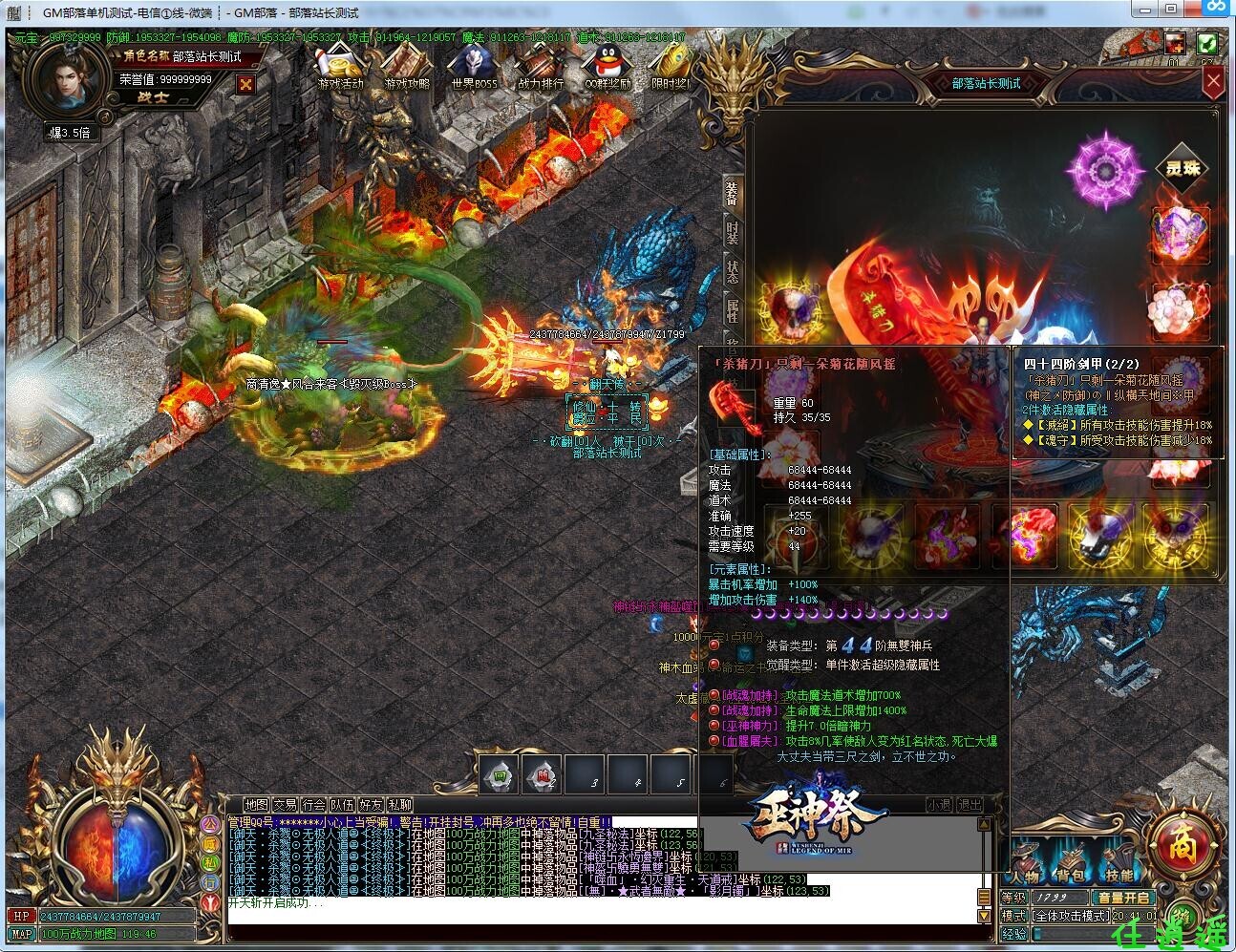Image resolution: width=1236 pixels, height=952 pixels.
Task: Change the 全体攻击模式 attack mode
Action: [x=1072, y=917]
